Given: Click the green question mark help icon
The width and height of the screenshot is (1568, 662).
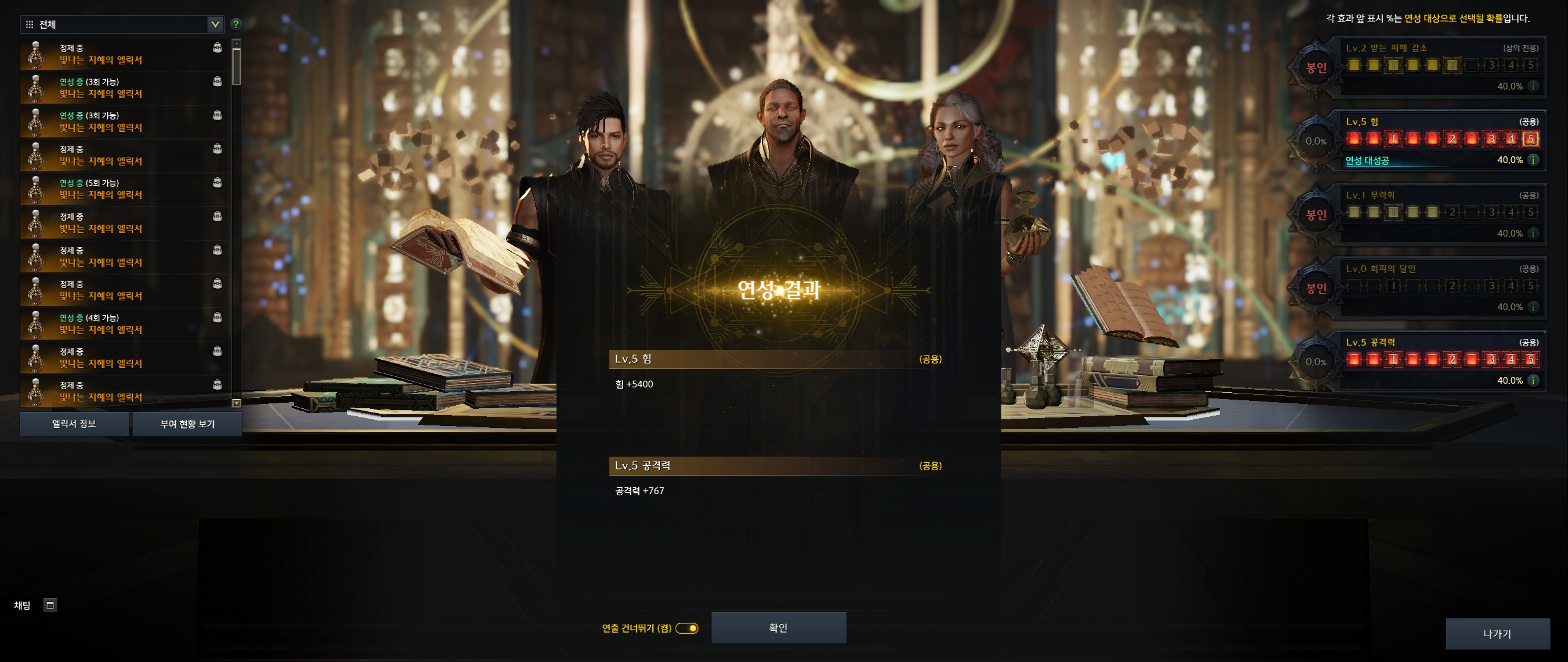Looking at the screenshot, I should click(x=236, y=25).
